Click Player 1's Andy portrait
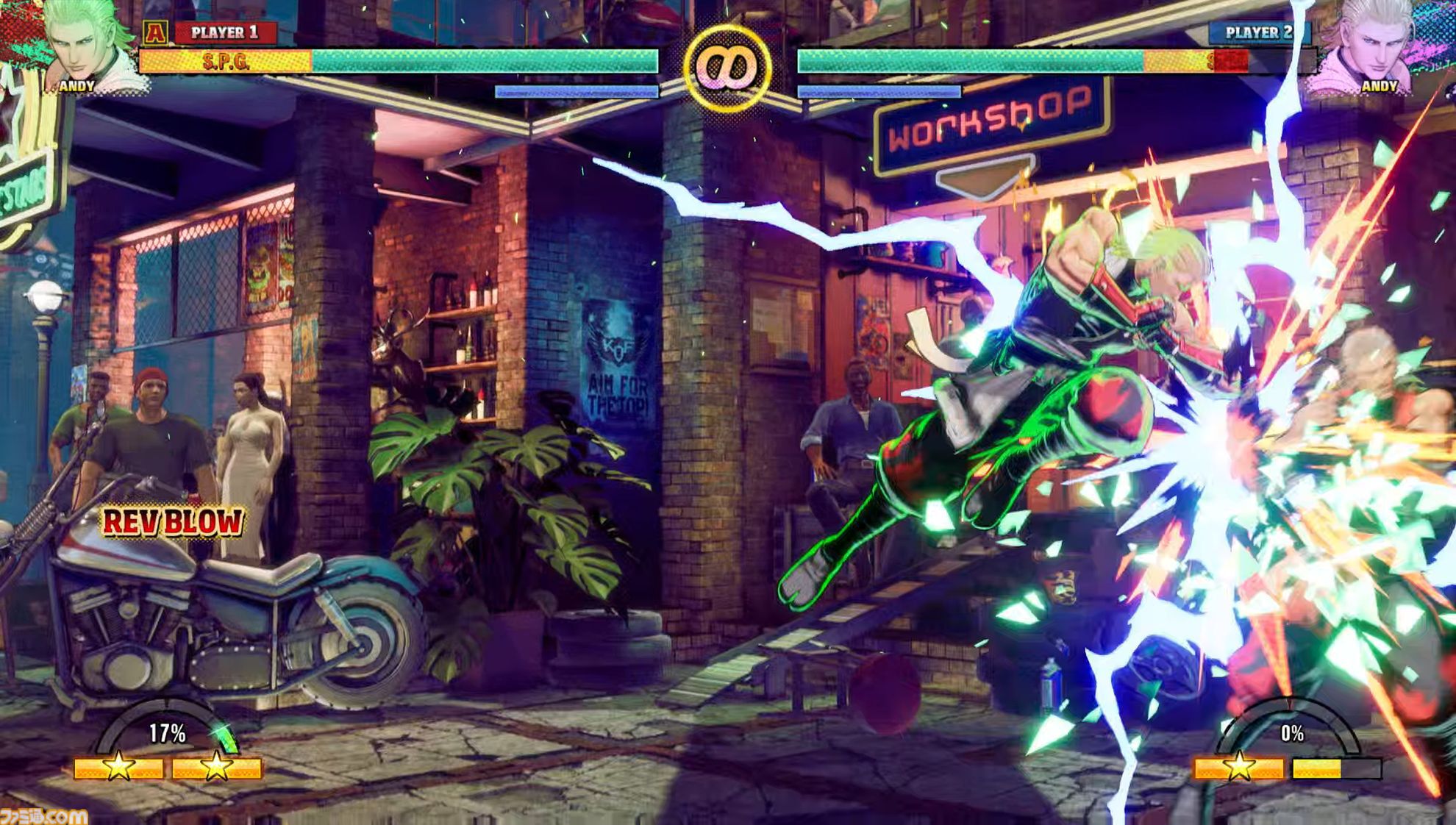The height and width of the screenshot is (825, 1456). click(82, 43)
